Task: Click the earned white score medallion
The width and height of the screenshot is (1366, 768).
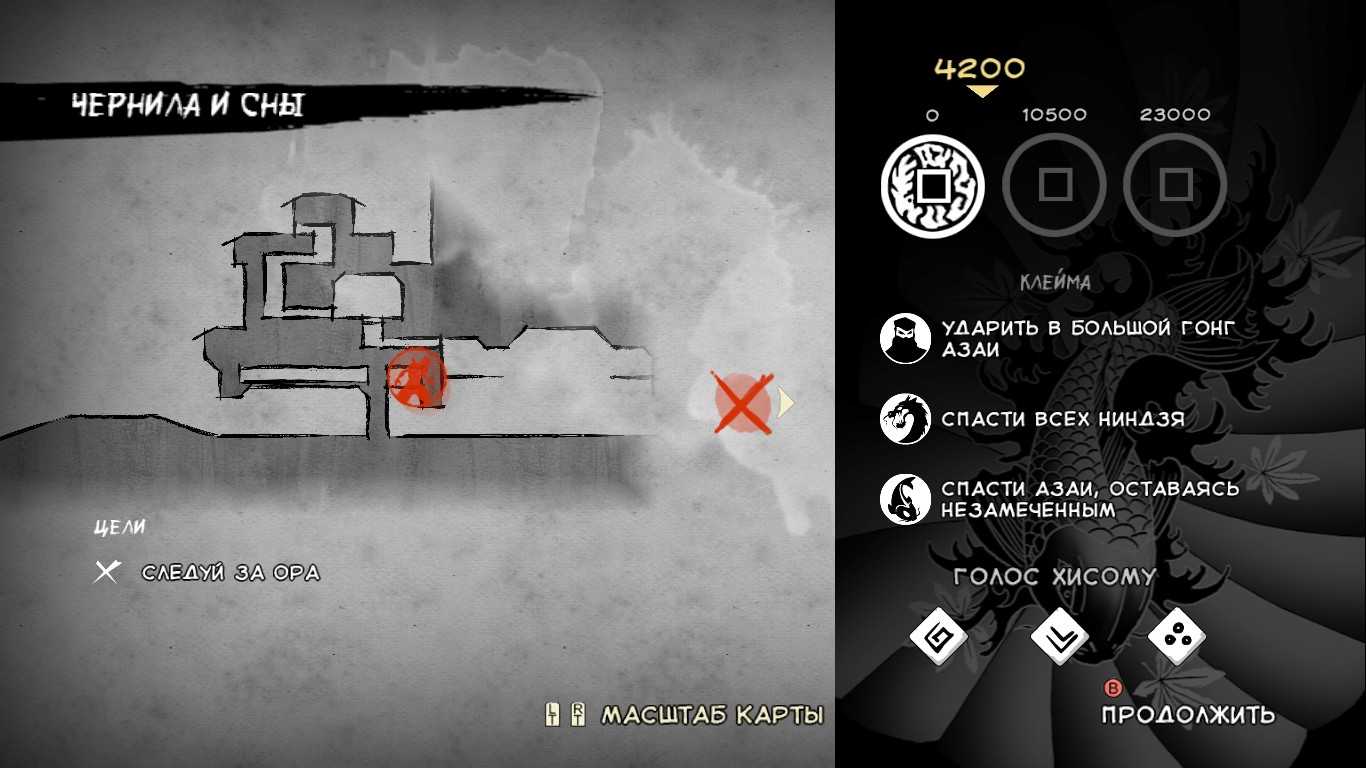Action: 932,186
